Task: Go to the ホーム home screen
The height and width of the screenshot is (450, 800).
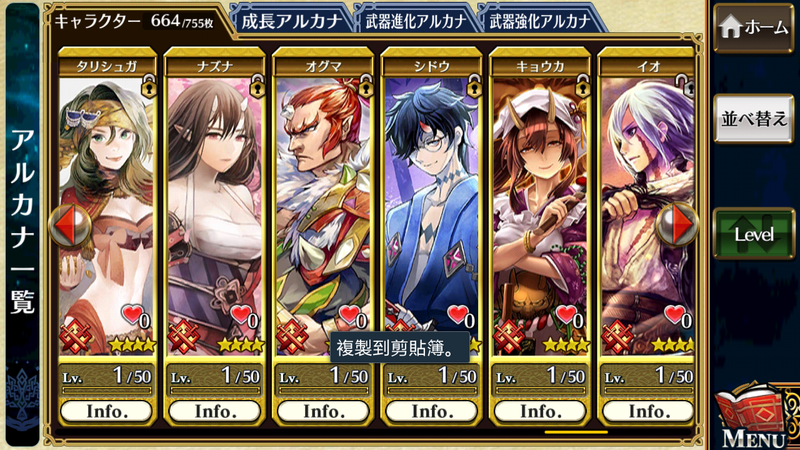Action: click(754, 27)
